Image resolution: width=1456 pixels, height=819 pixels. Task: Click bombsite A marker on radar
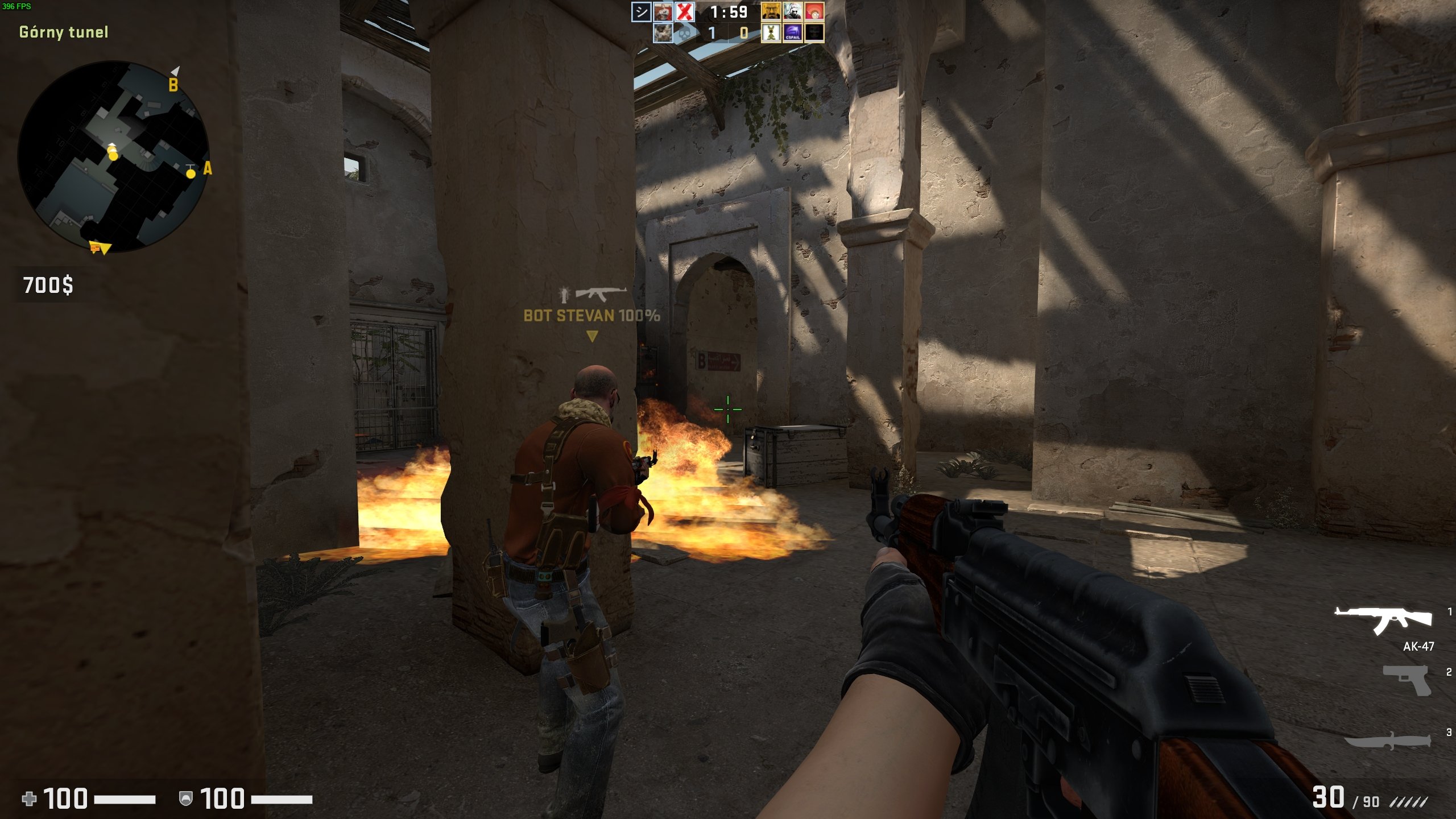point(207,168)
